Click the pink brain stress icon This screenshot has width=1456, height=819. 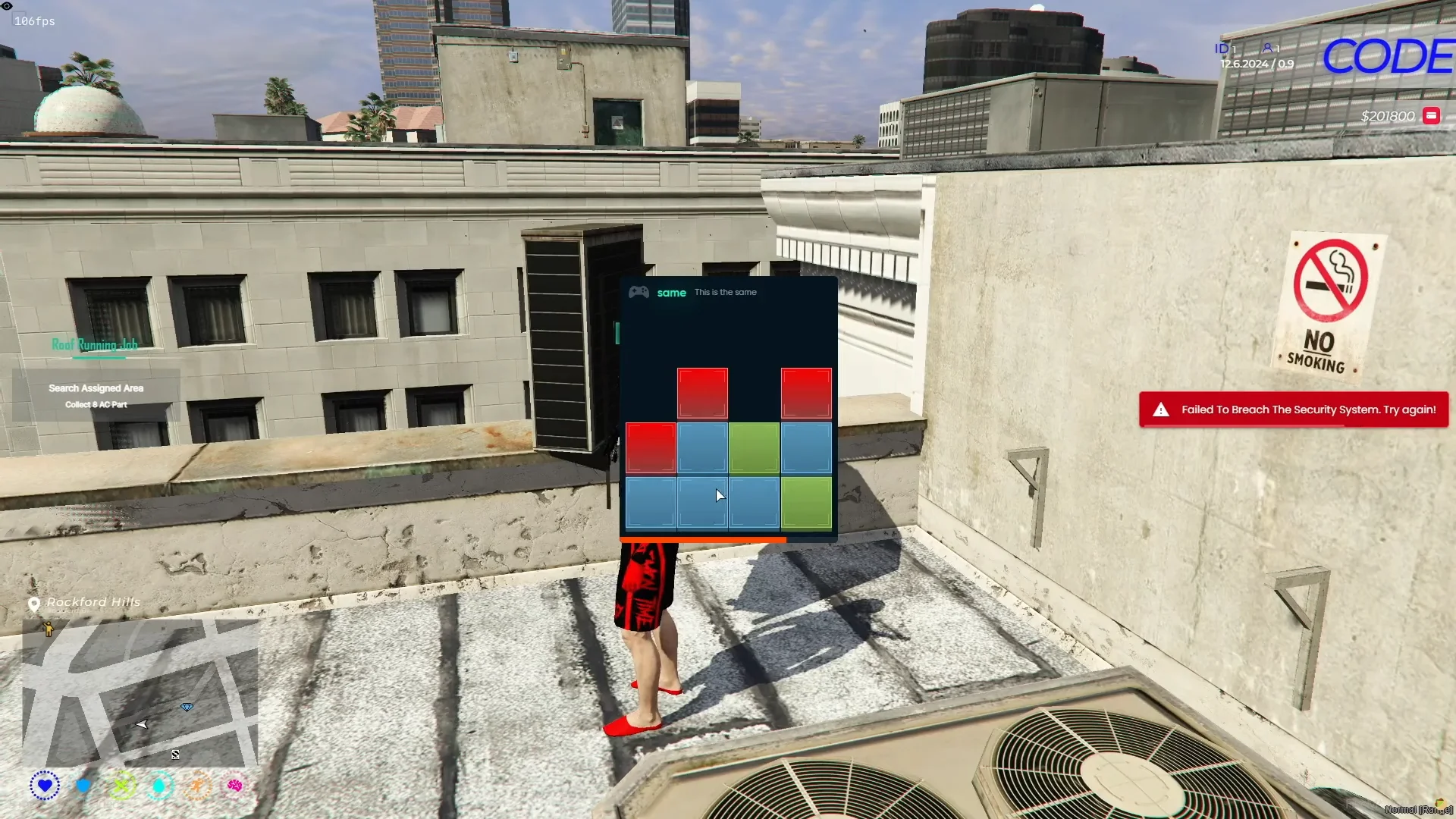tap(235, 786)
